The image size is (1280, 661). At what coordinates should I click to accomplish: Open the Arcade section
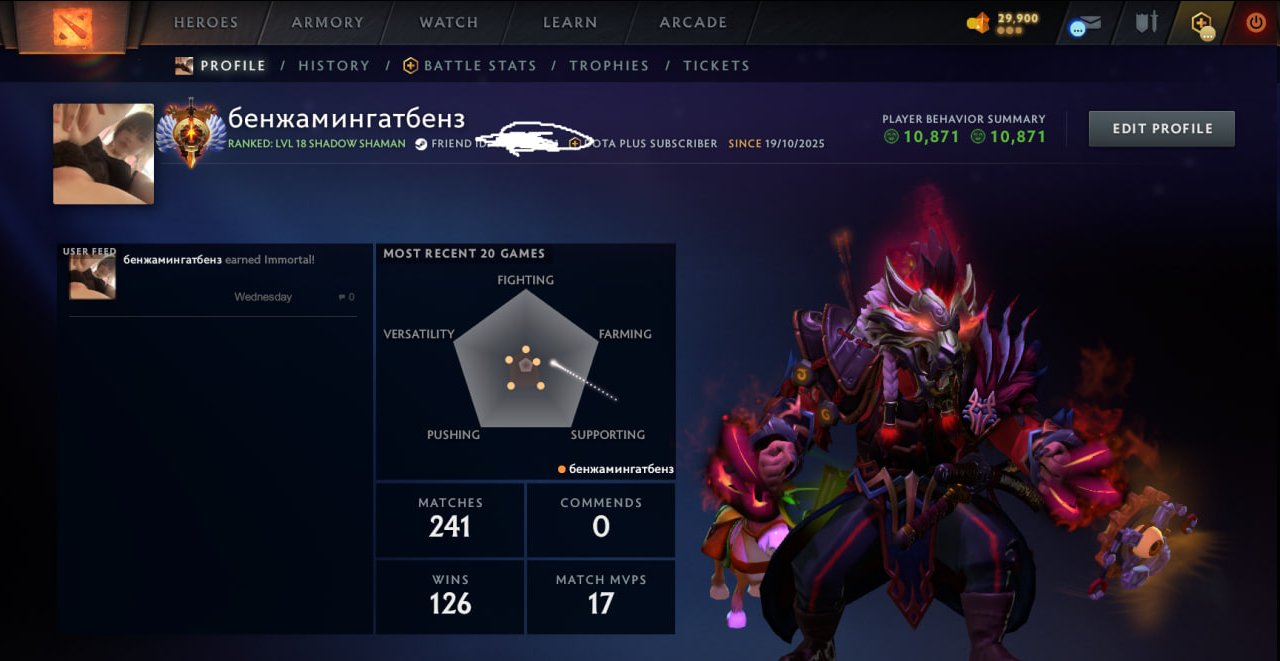point(693,22)
